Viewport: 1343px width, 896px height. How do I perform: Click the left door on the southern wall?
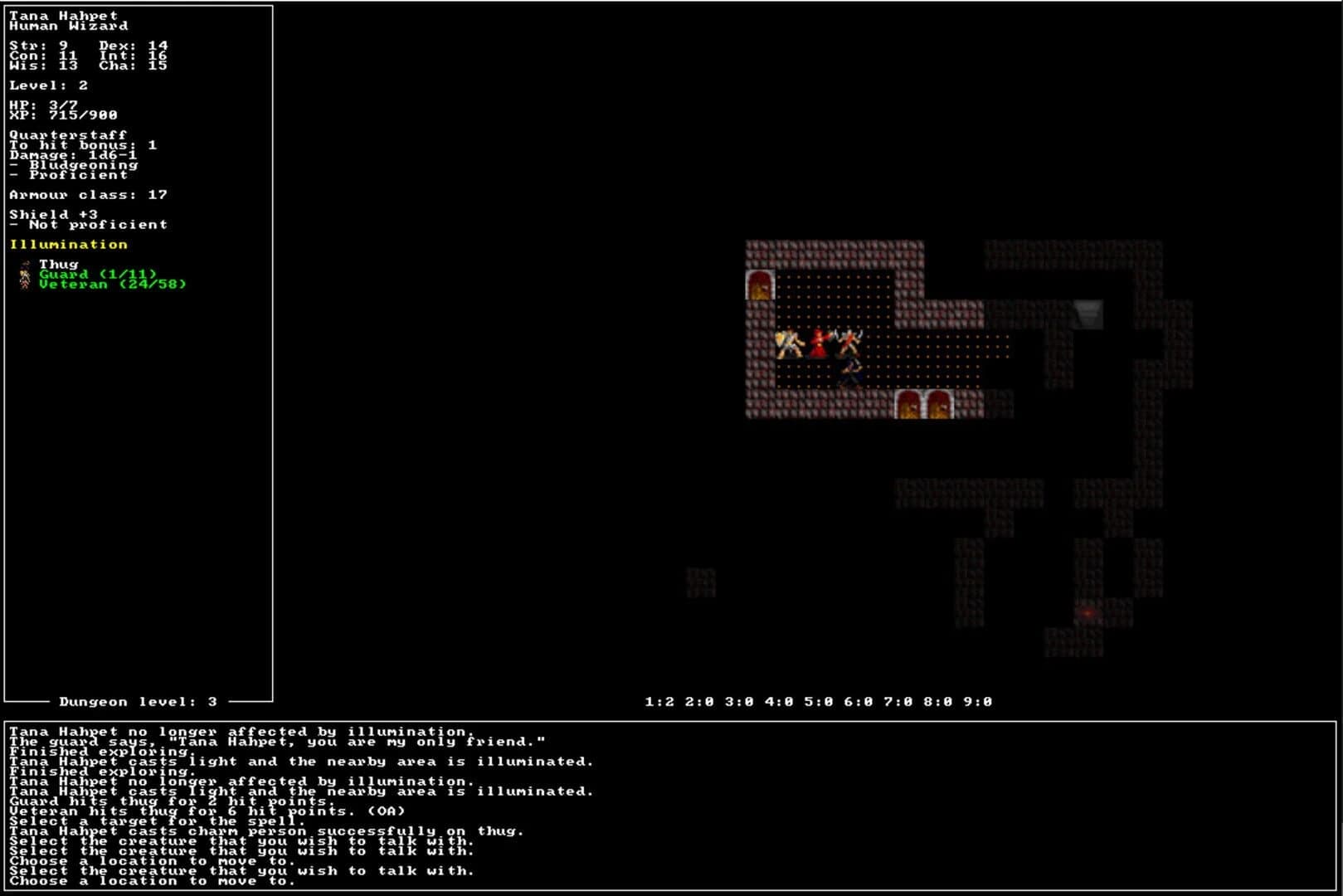click(906, 407)
